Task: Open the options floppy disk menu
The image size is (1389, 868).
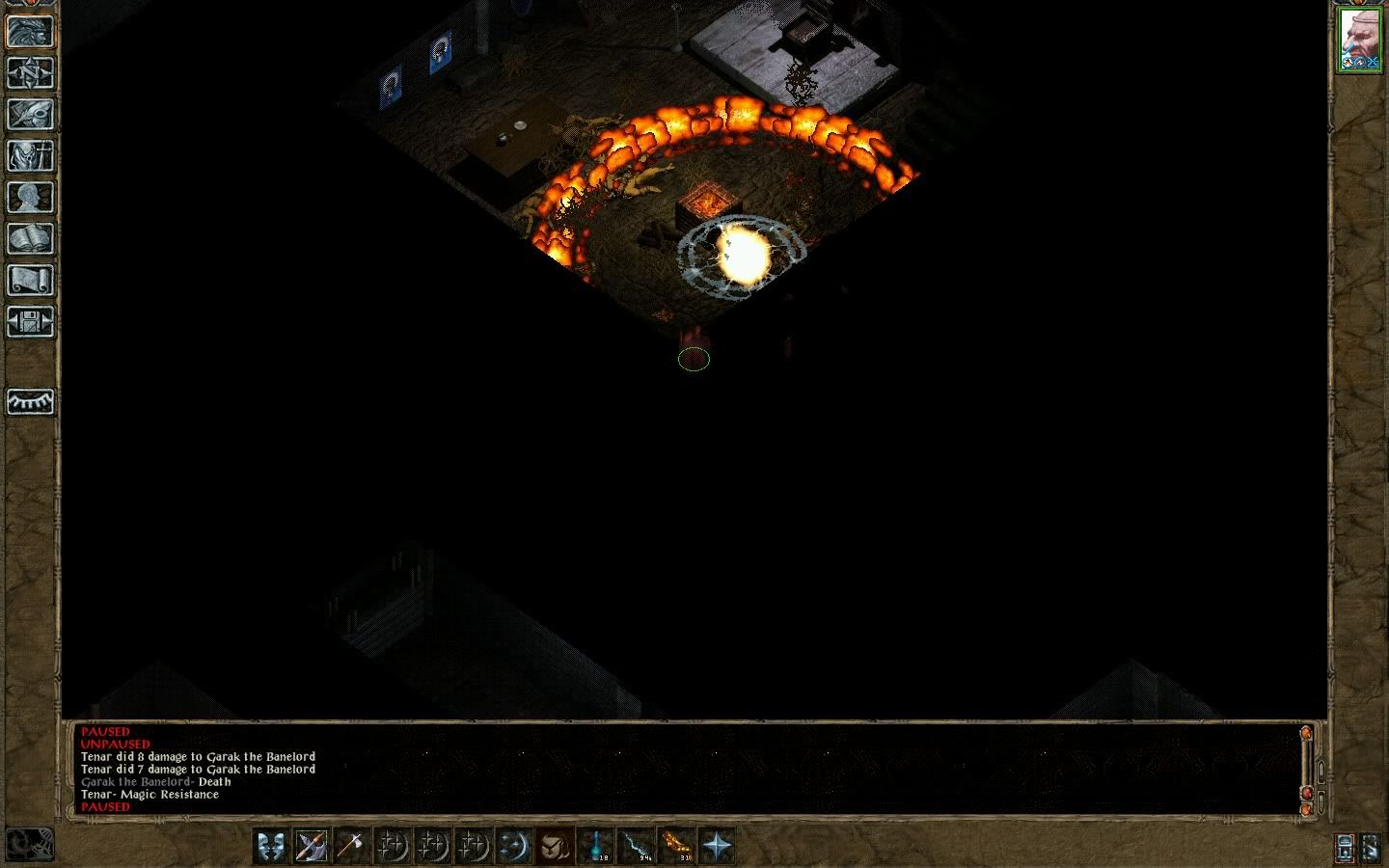Action: 30,322
